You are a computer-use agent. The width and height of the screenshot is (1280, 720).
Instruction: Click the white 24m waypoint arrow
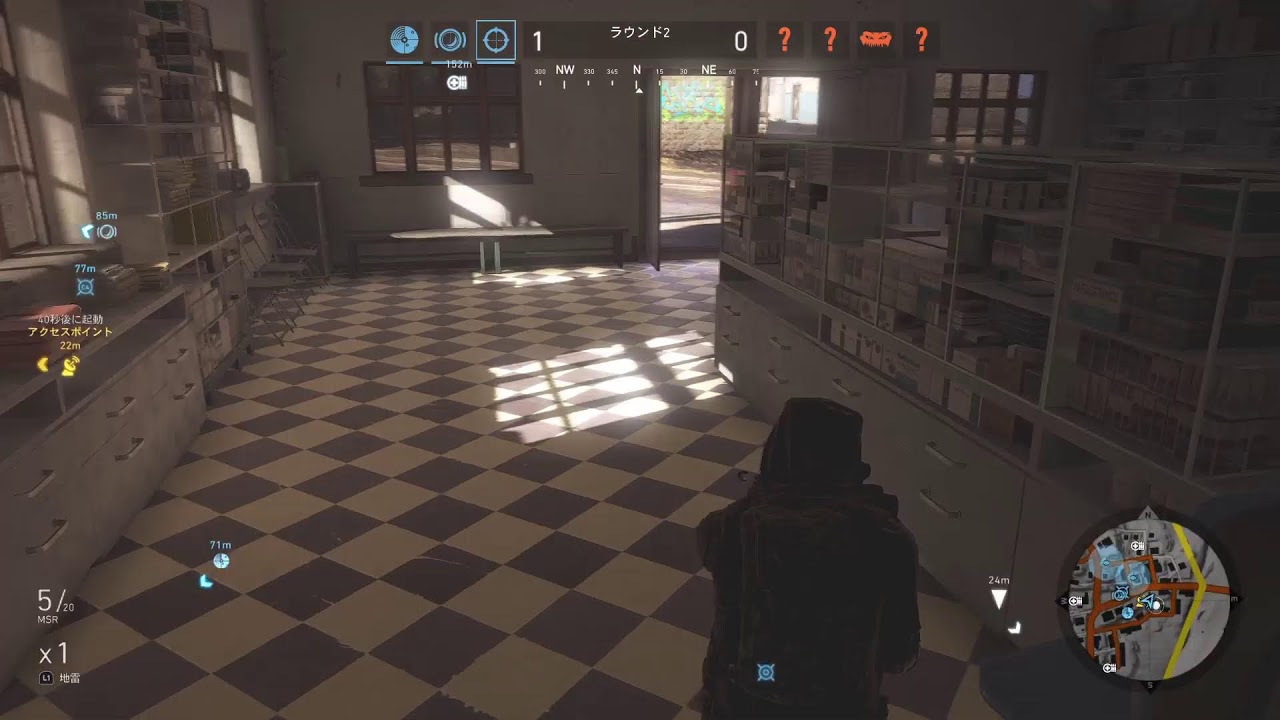(x=998, y=600)
